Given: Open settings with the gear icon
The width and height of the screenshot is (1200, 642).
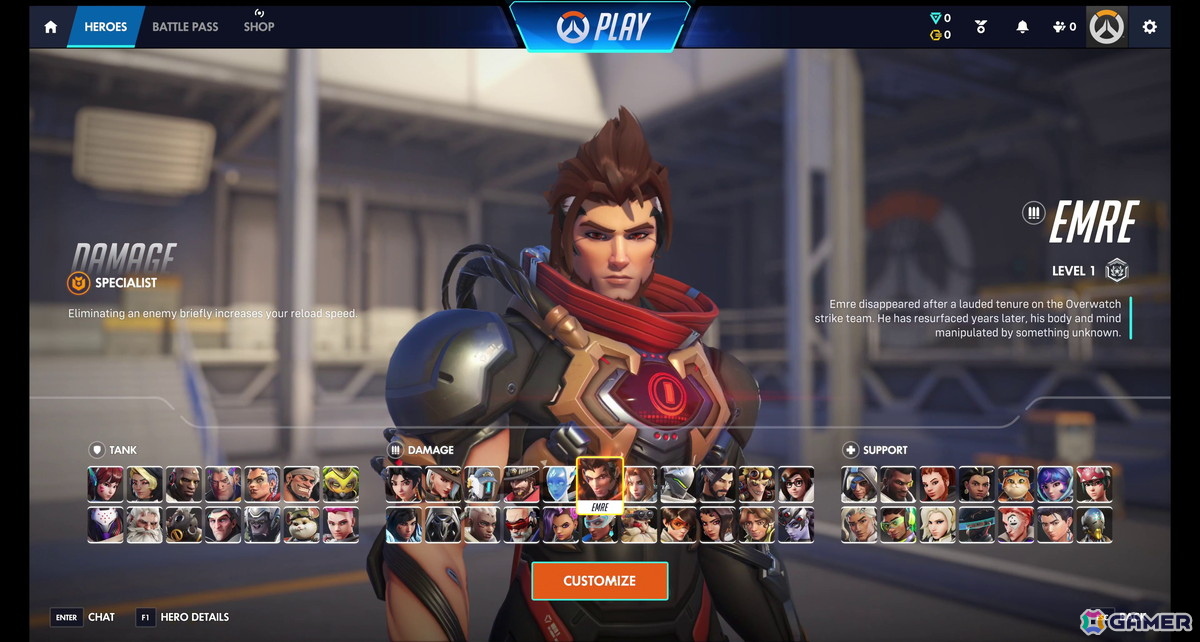Looking at the screenshot, I should pos(1149,27).
